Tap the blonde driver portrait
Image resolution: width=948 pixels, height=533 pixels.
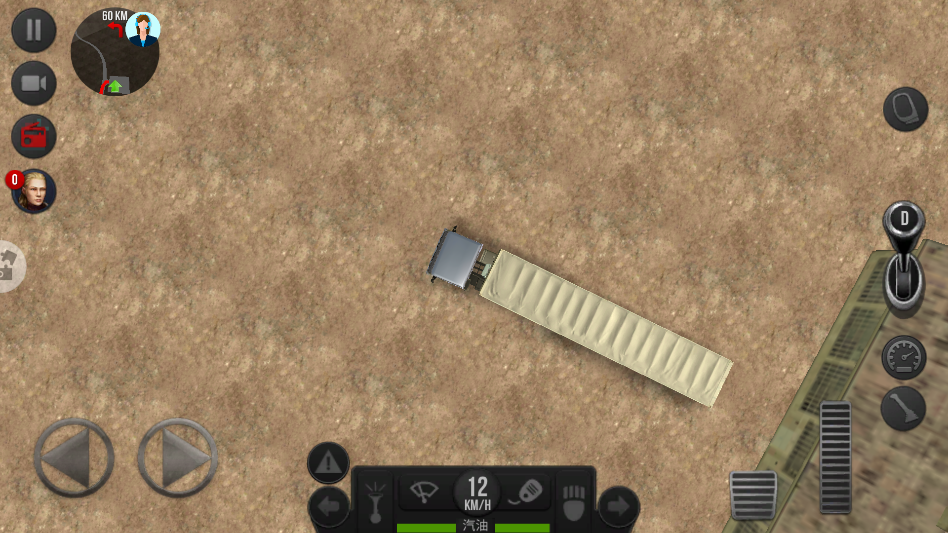34,191
